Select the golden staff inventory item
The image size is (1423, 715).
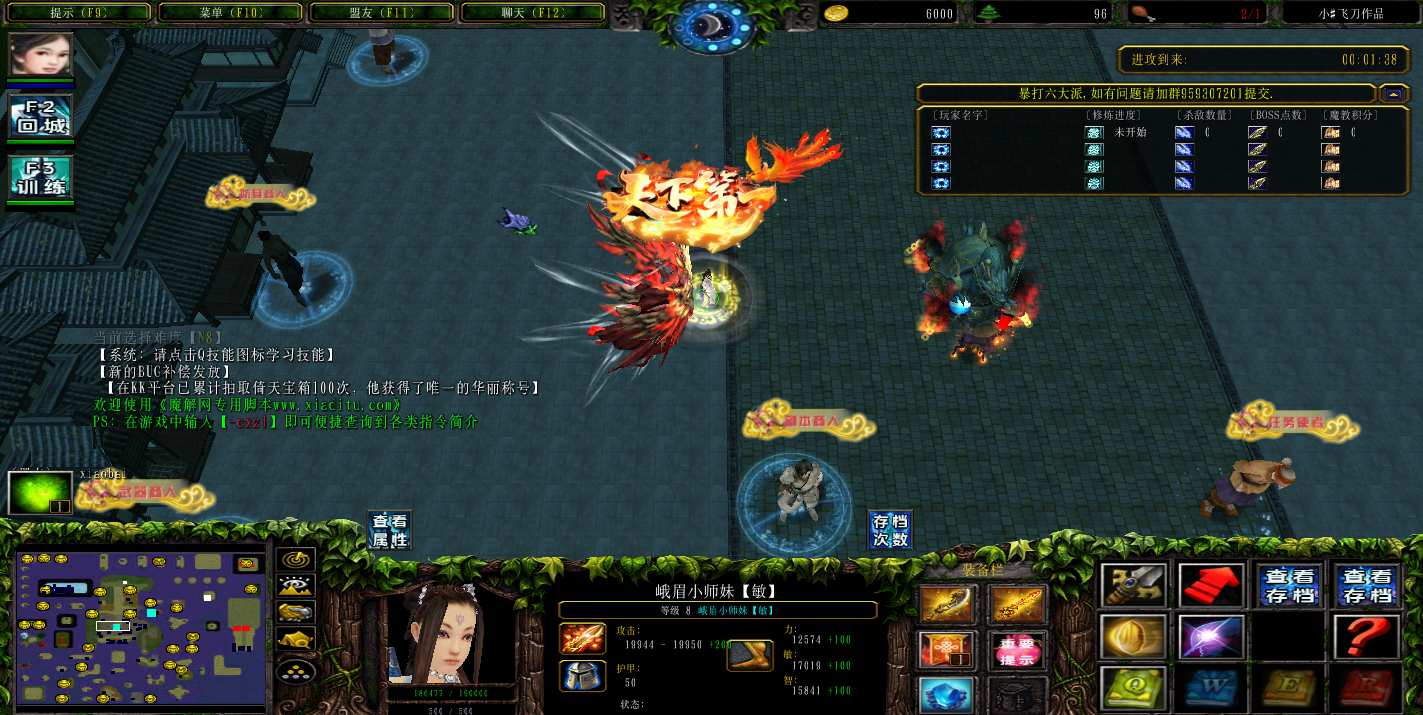click(x=1016, y=605)
